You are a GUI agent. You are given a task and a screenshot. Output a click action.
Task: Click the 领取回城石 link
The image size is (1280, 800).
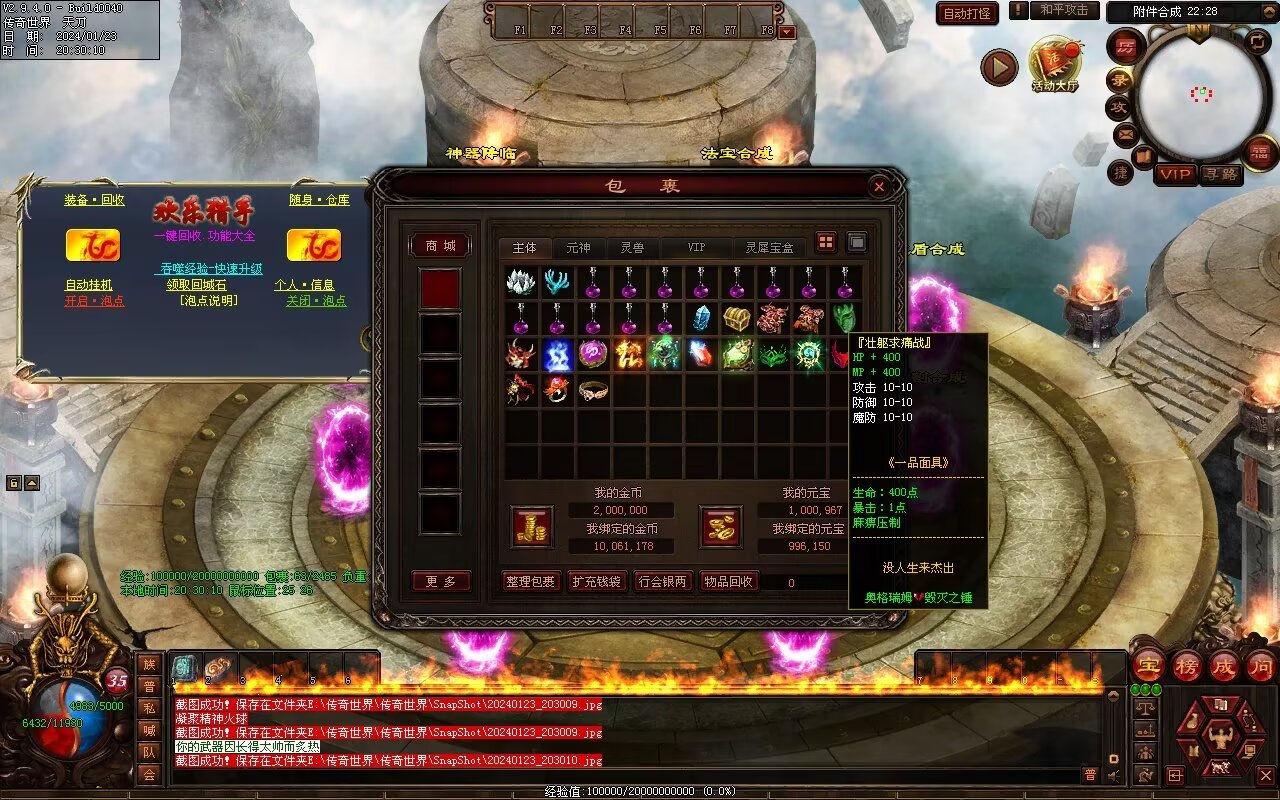click(196, 285)
